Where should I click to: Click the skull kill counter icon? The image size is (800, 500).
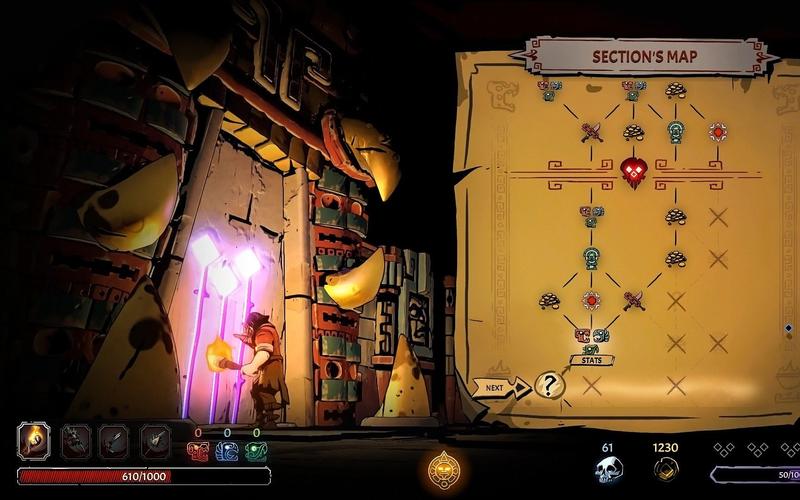(608, 469)
